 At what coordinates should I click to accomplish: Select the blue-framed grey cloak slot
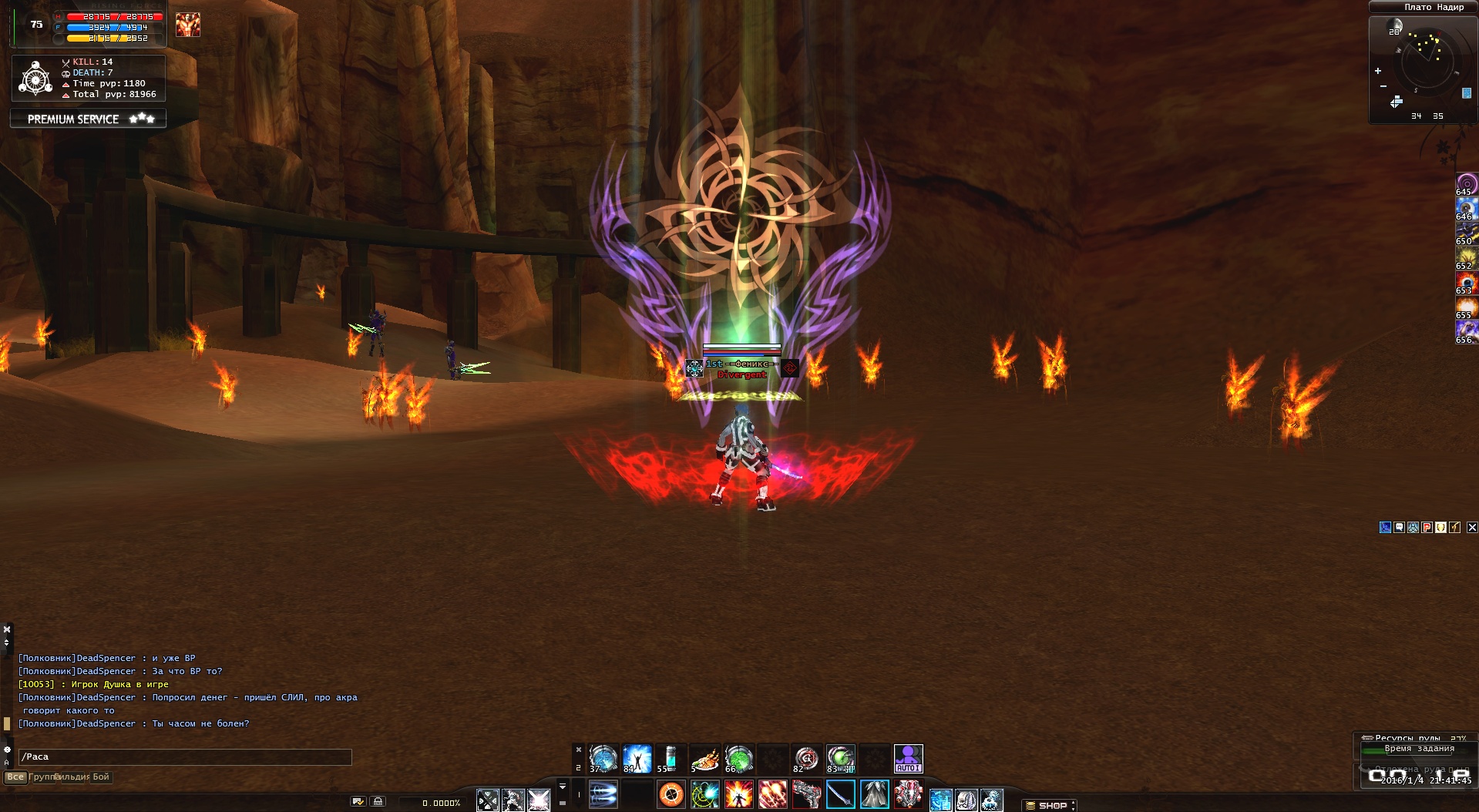pyautogui.click(x=874, y=794)
